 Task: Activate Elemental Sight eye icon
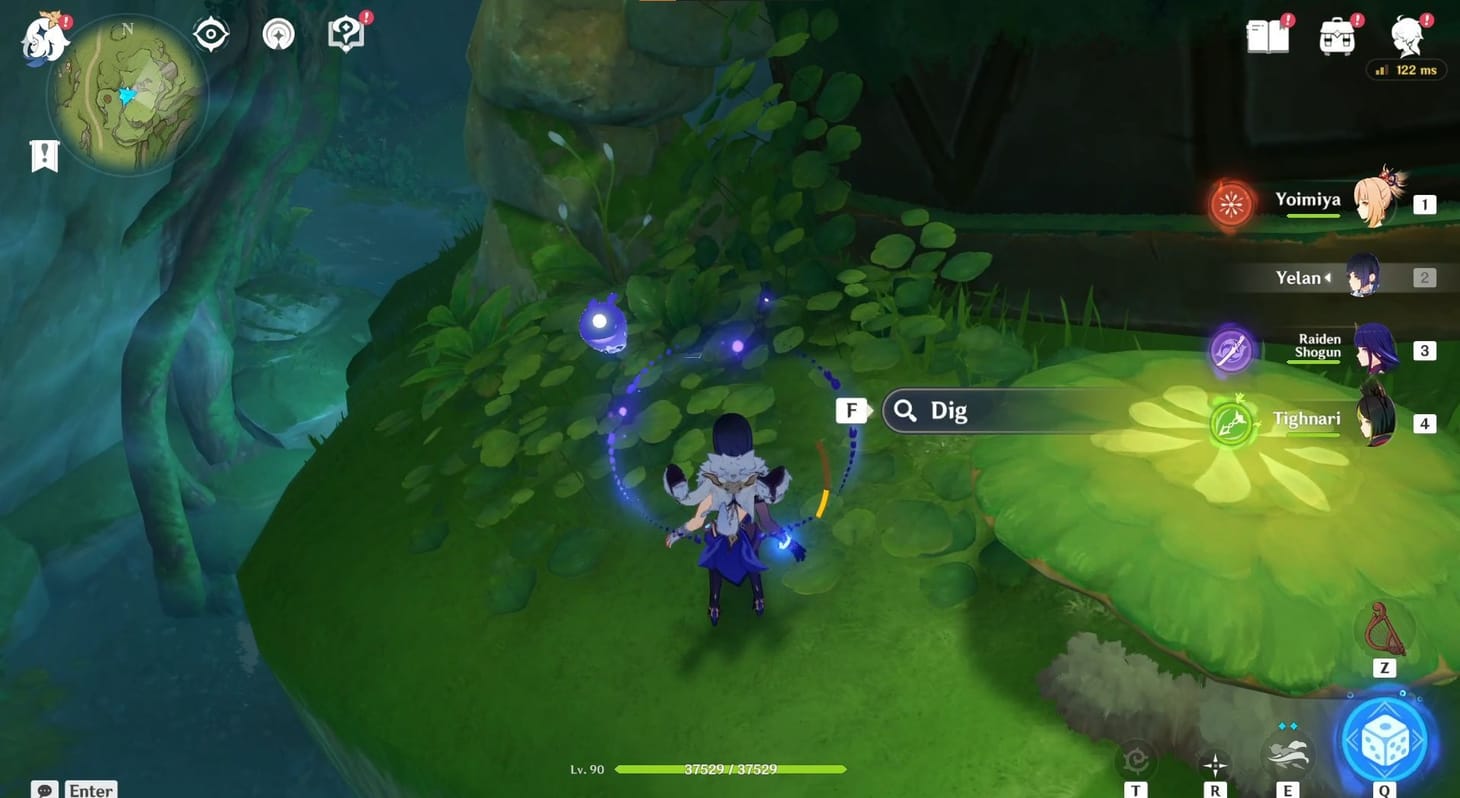click(x=209, y=33)
